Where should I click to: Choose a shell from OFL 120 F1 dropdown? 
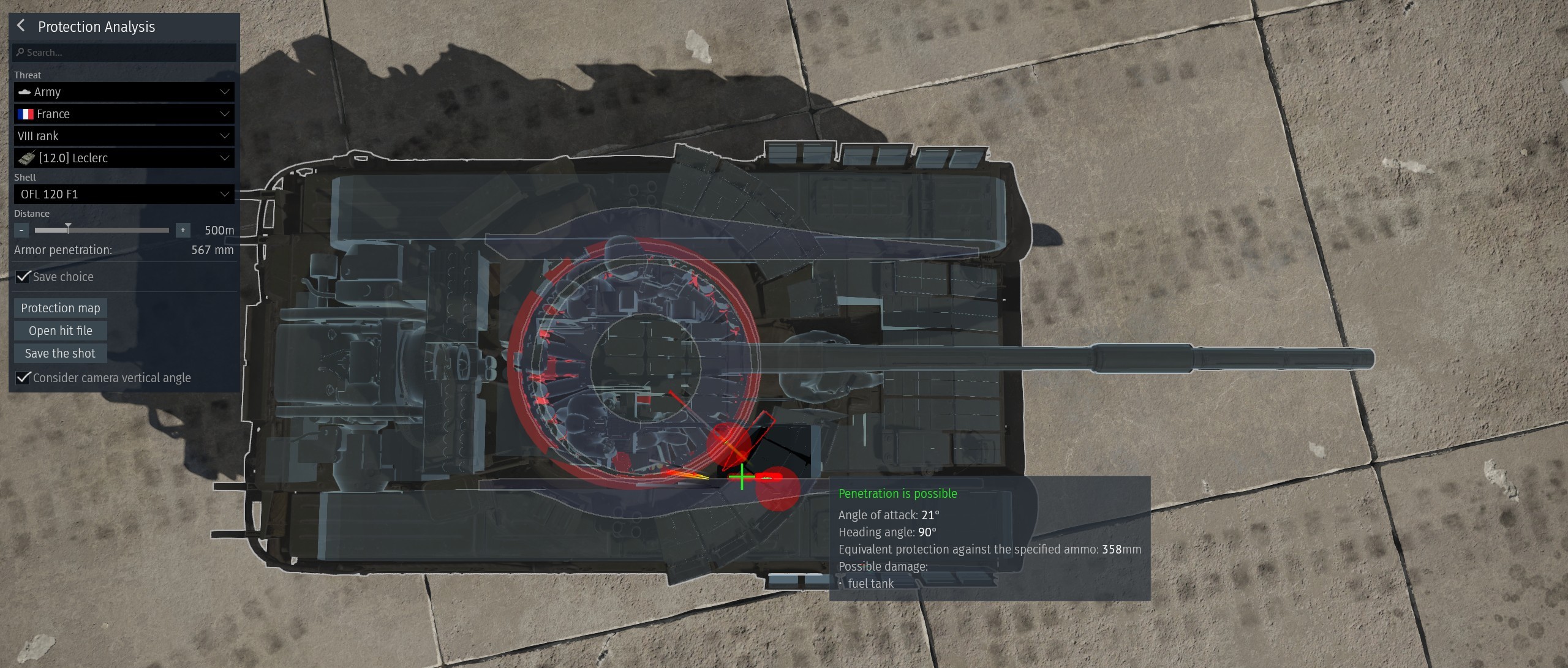[124, 194]
